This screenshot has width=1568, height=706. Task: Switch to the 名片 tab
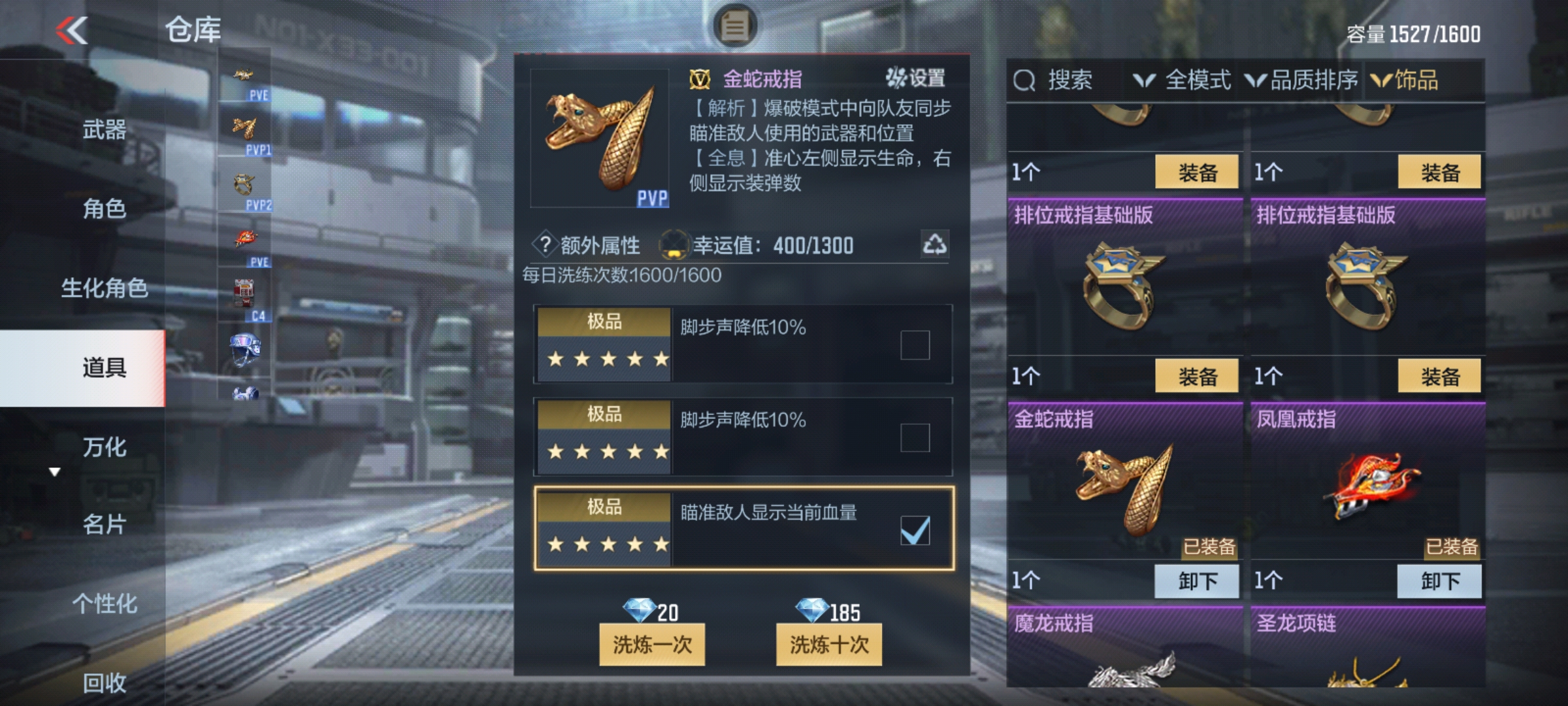point(105,524)
